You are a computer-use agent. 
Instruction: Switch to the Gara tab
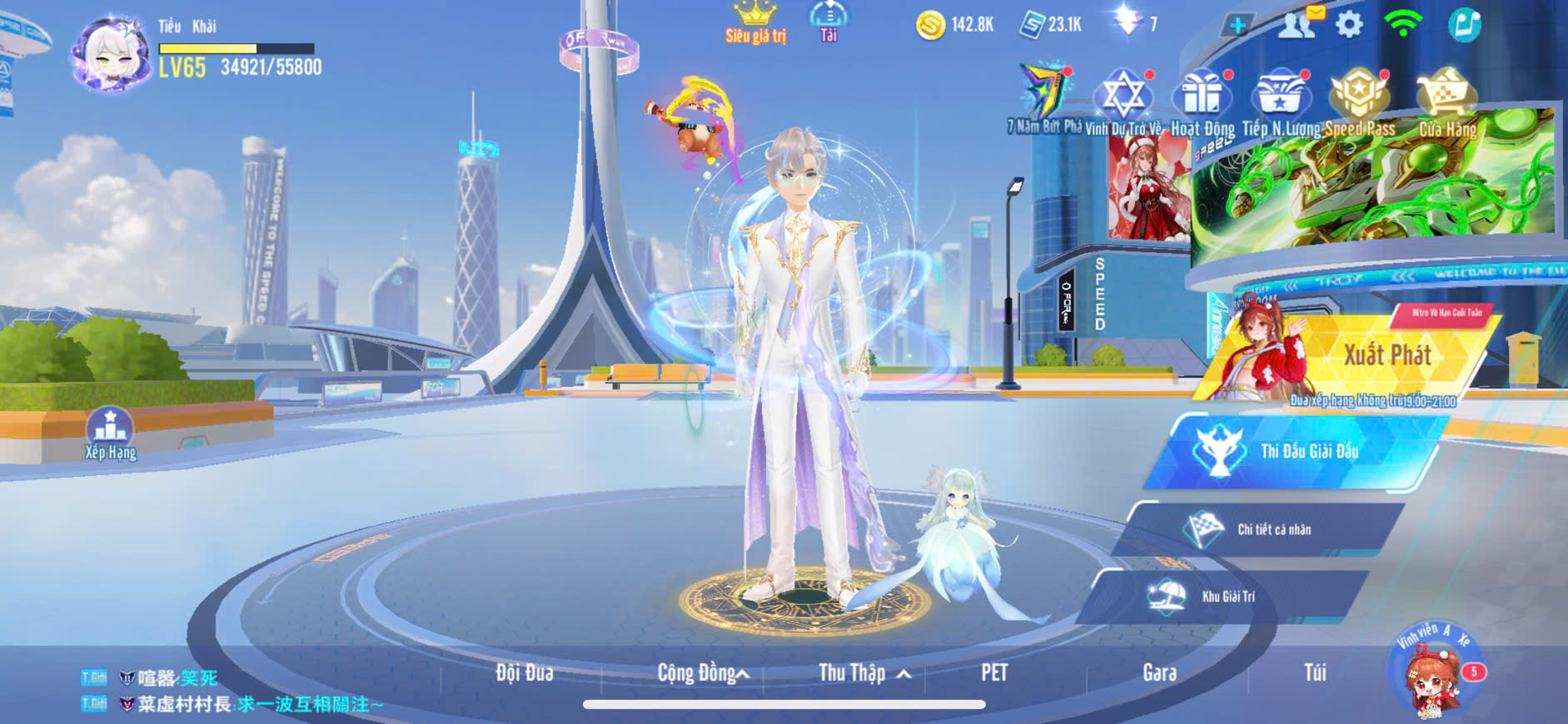tap(1159, 672)
